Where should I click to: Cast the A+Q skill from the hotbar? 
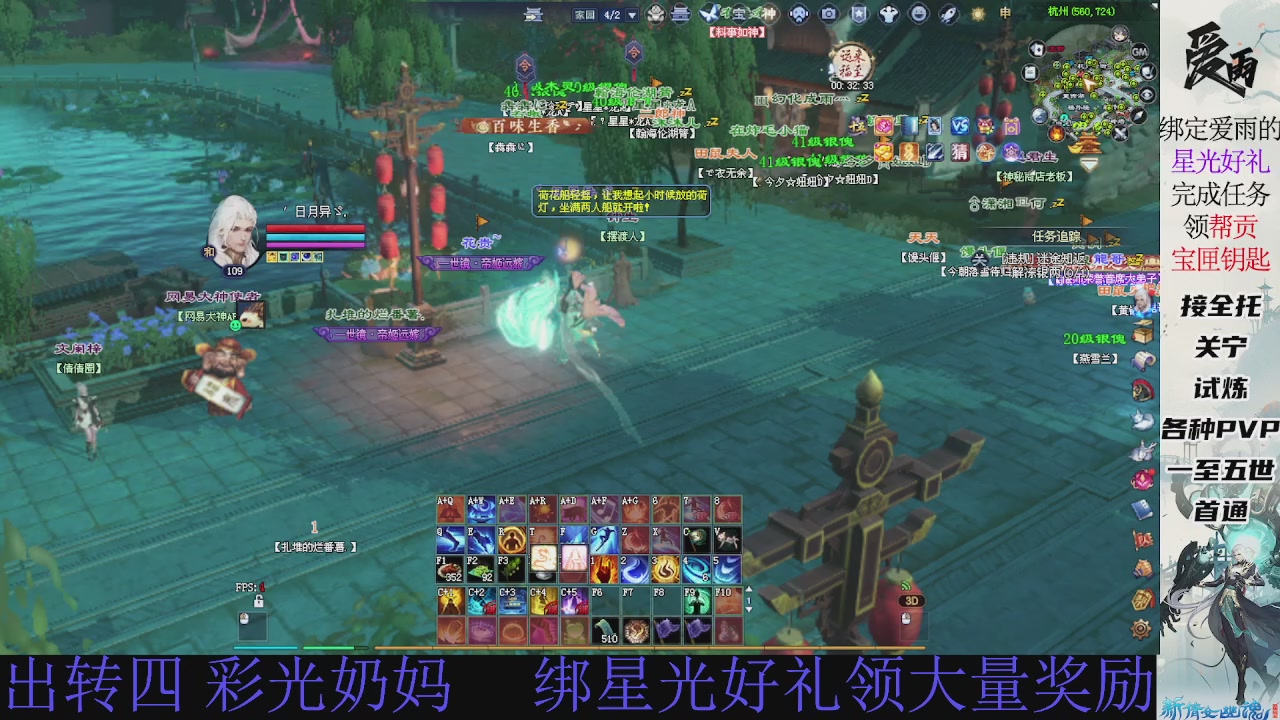(x=450, y=509)
